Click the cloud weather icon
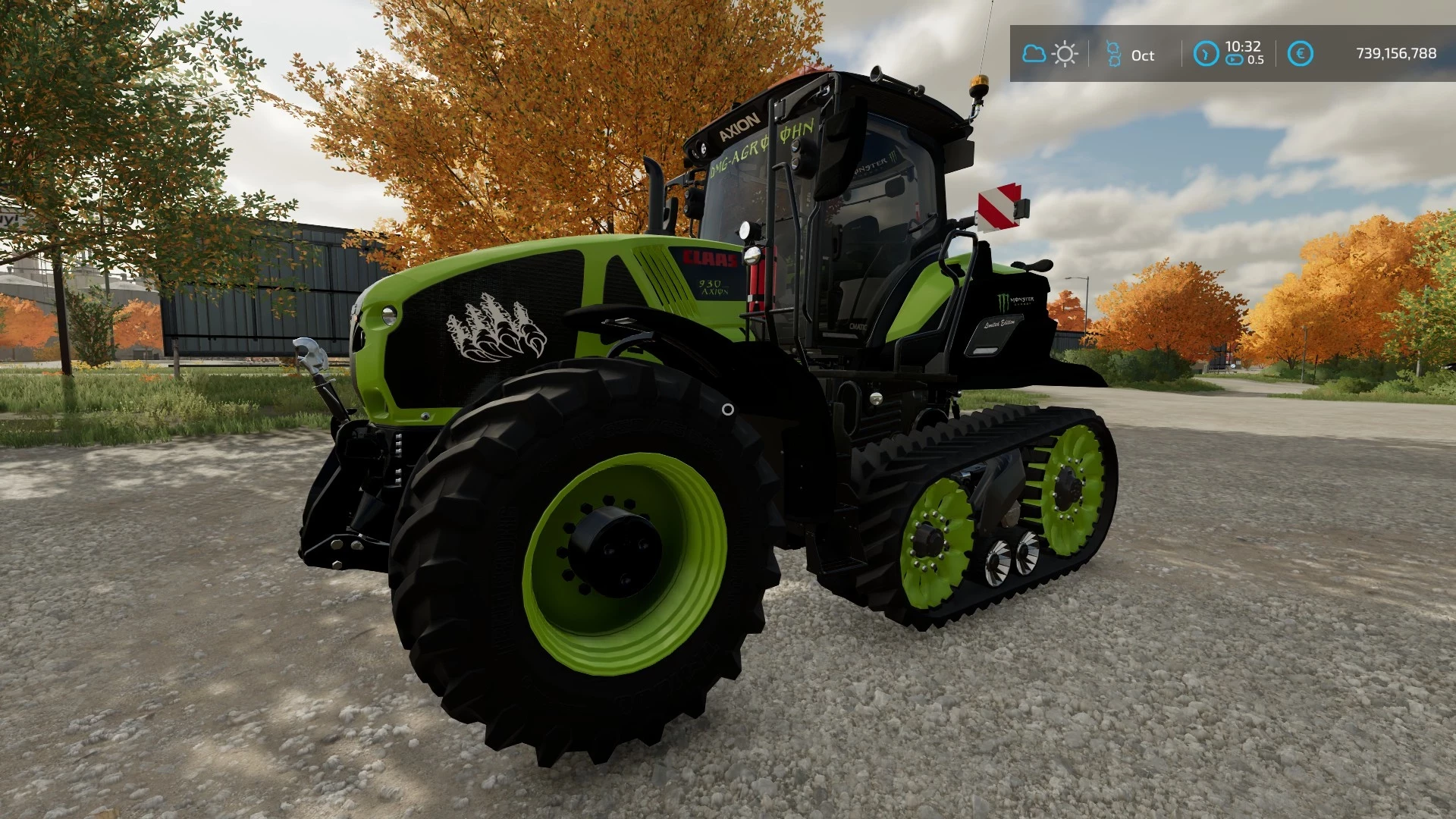The image size is (1456, 819). [x=1033, y=53]
